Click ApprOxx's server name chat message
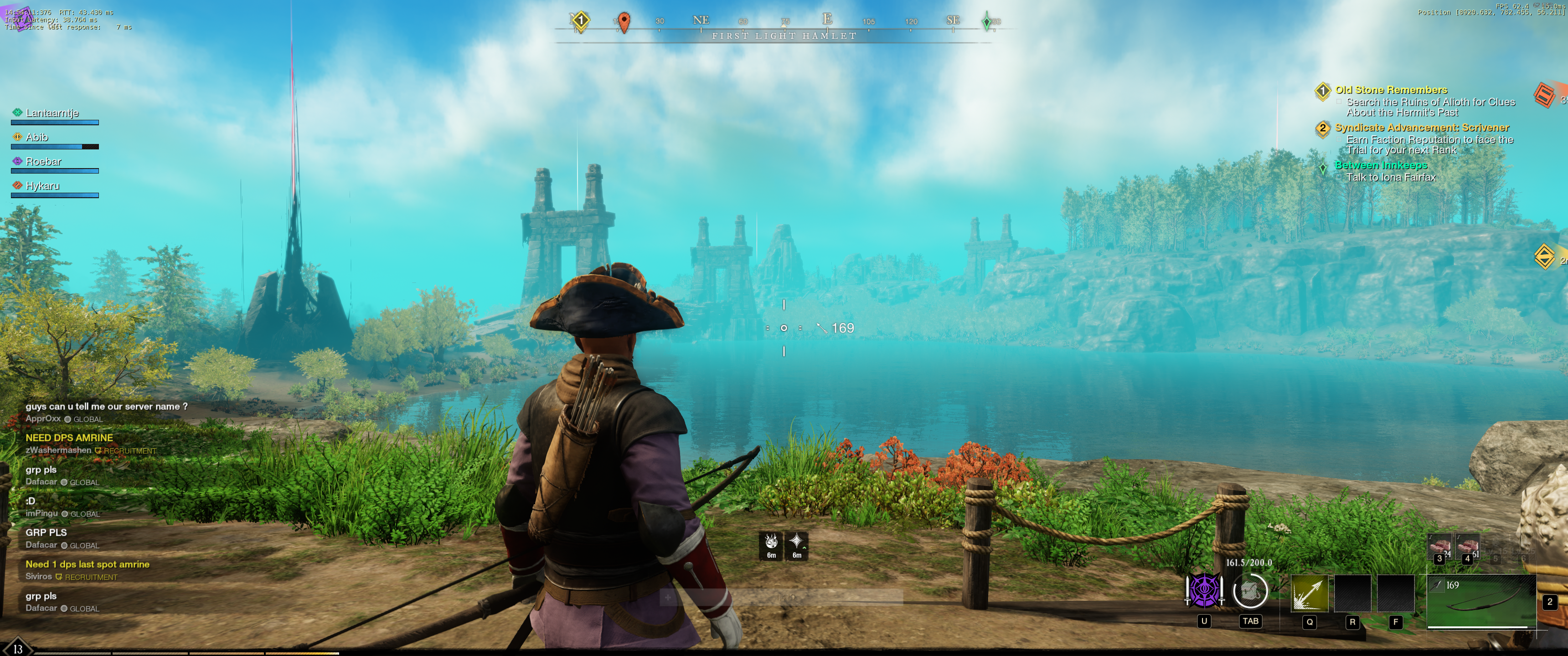The image size is (1568, 656). (107, 406)
